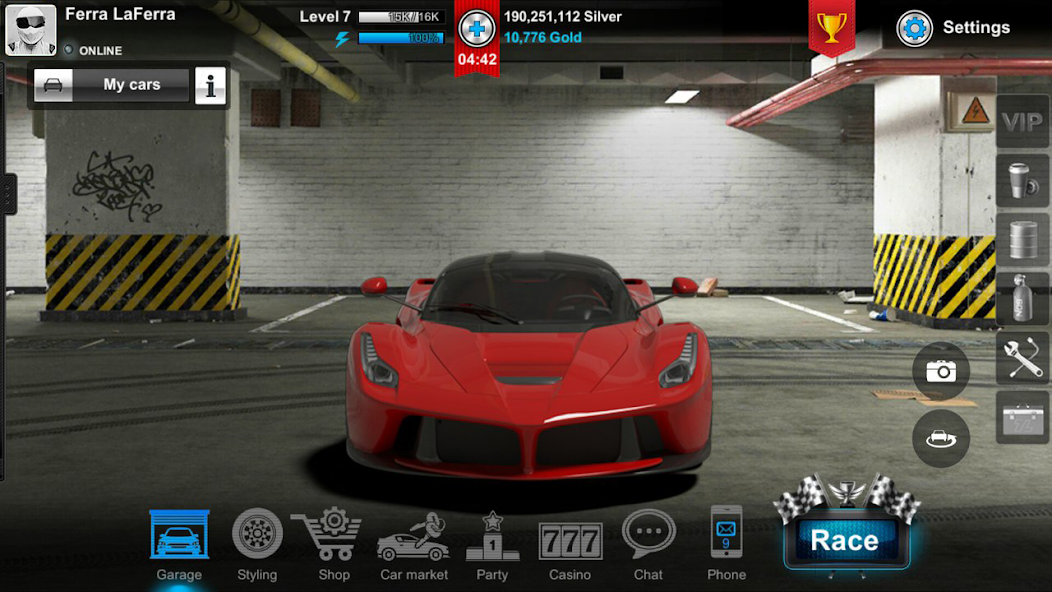Viewport: 1052px width, 592px height.
Task: Open the My cars list
Action: [x=111, y=85]
